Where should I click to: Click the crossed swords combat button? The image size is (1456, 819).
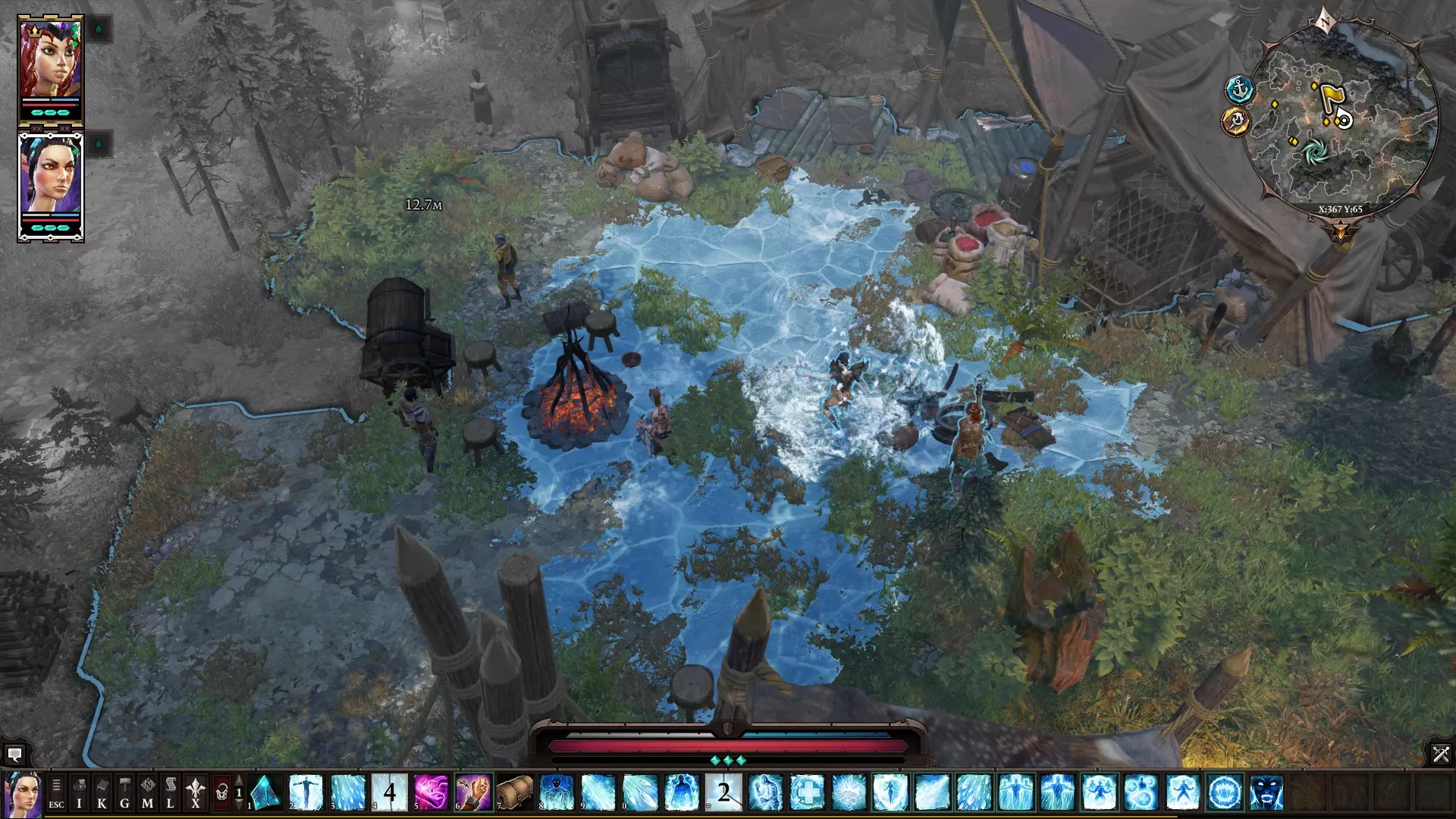[1441, 754]
